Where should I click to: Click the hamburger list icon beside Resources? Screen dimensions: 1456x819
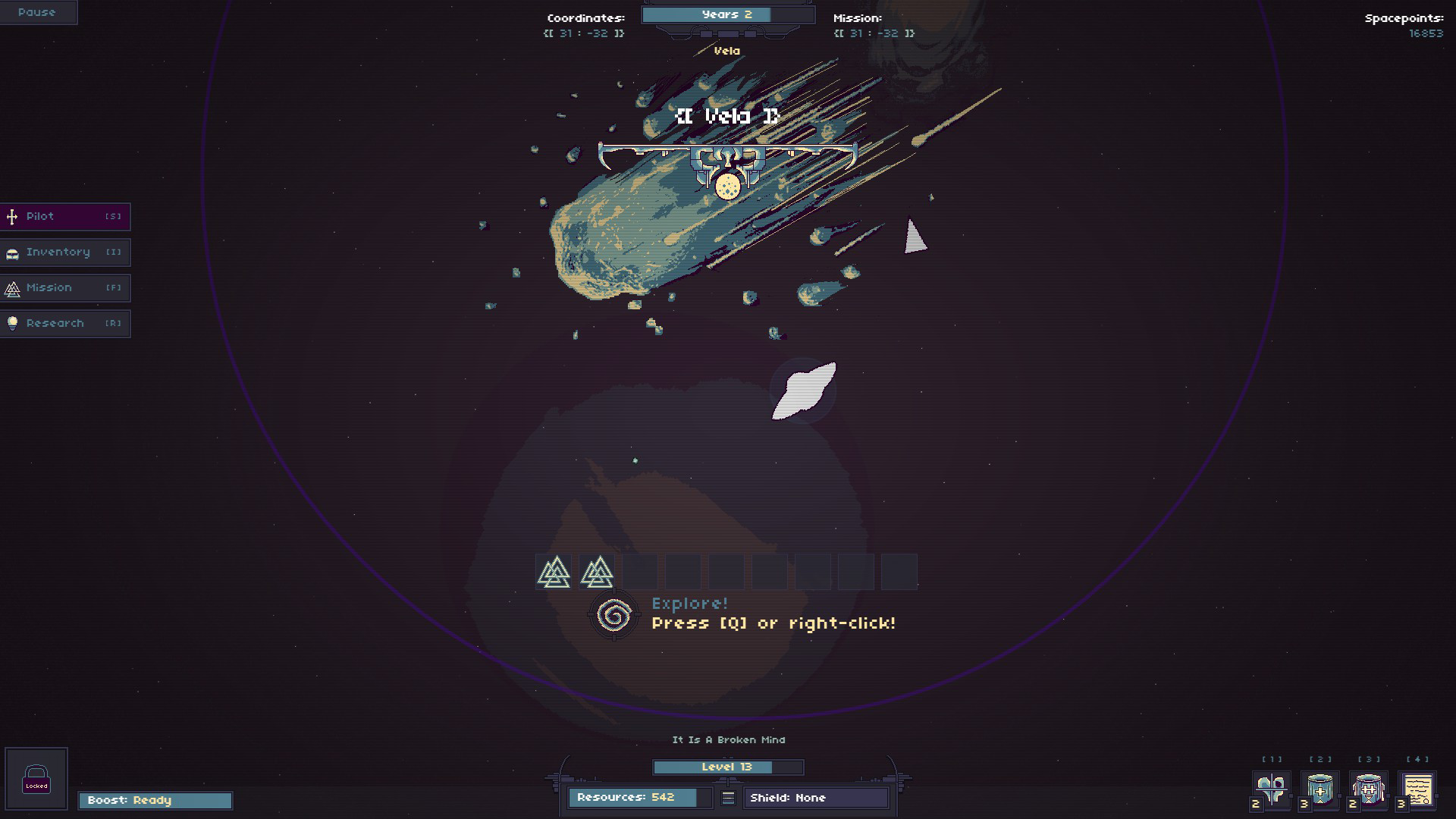coord(727,797)
